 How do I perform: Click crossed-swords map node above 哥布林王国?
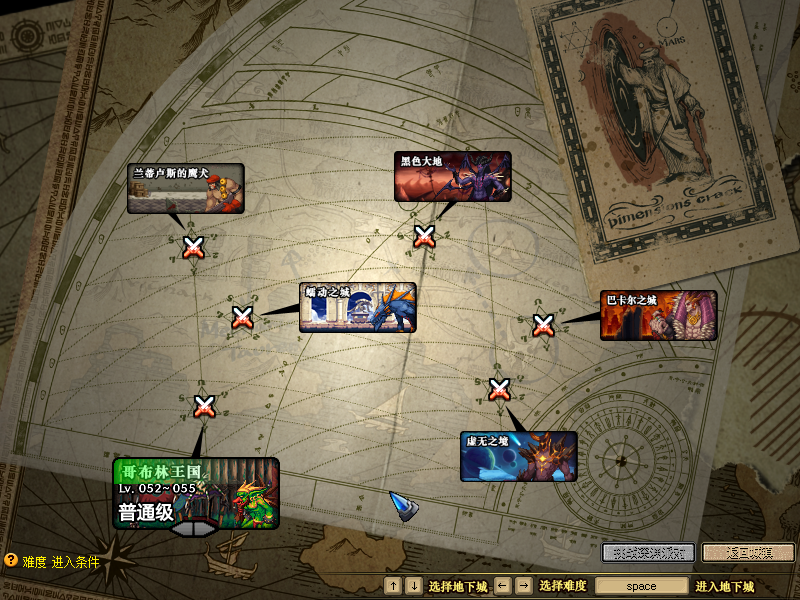click(204, 406)
